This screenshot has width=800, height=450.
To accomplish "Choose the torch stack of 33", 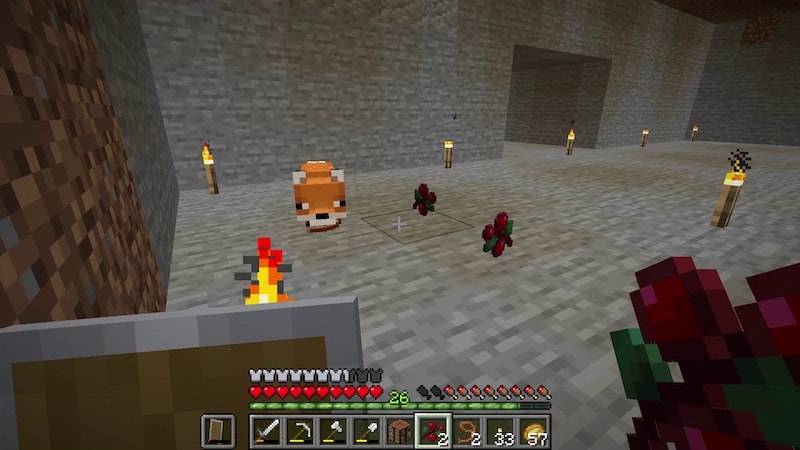I will point(500,431).
